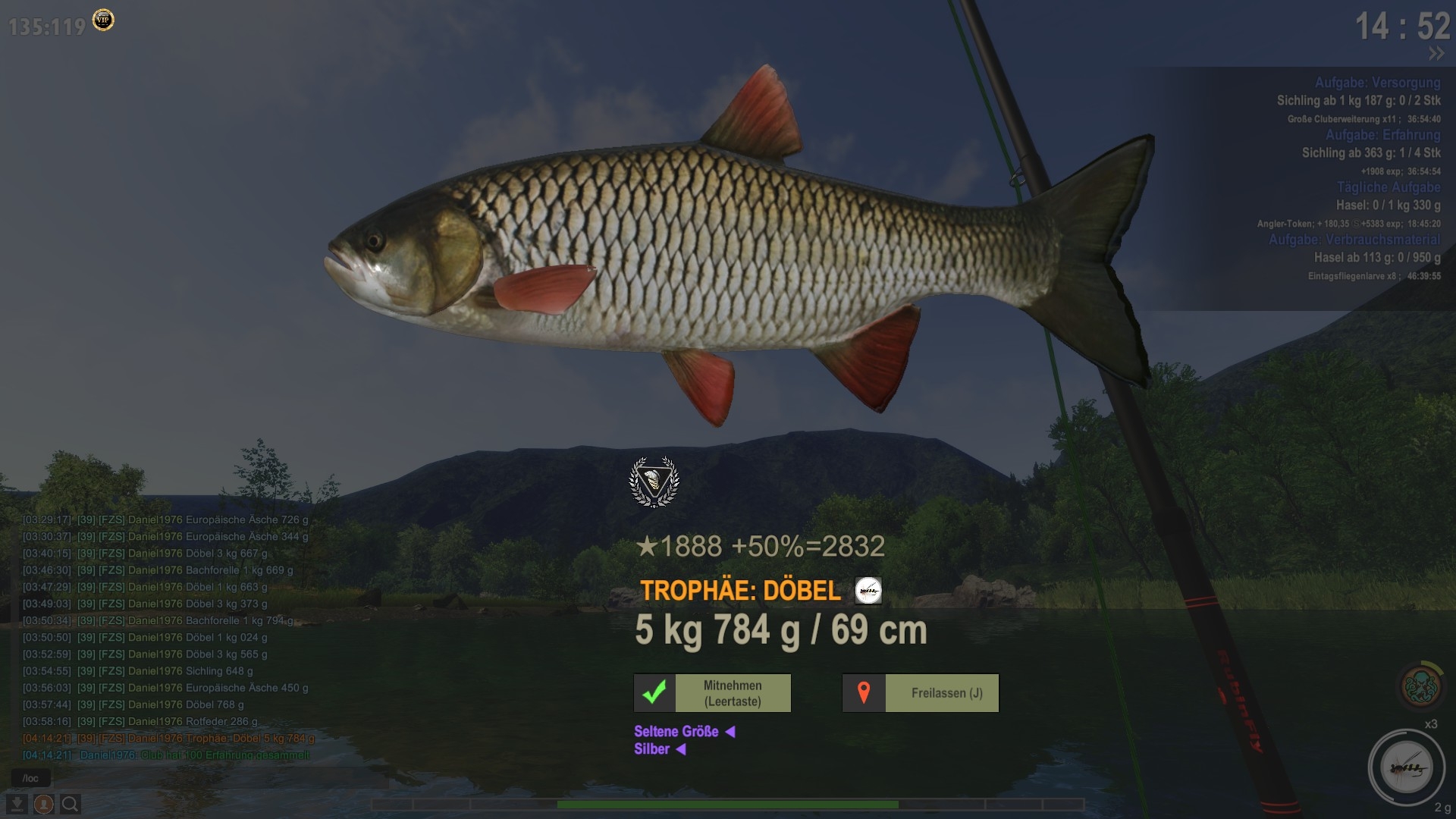The height and width of the screenshot is (819, 1456).
Task: Select the fly lure bait circle
Action: (1406, 768)
